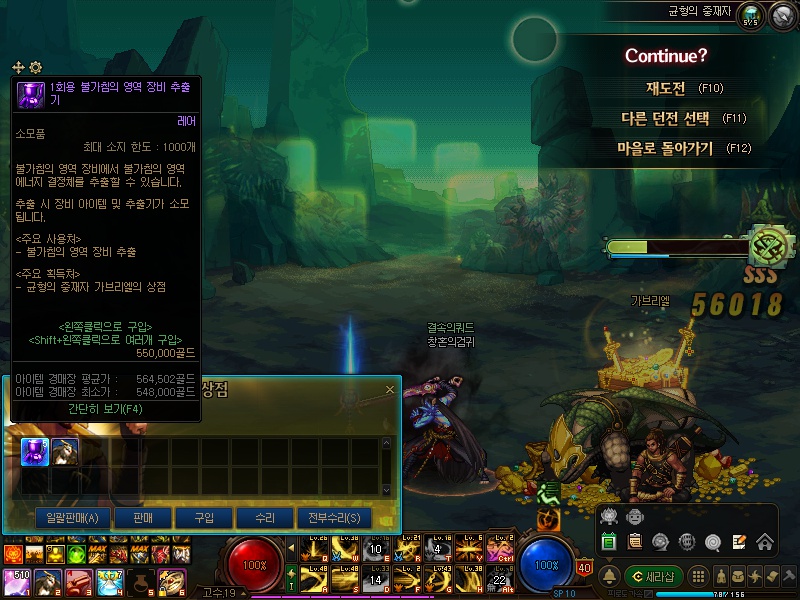Open the hammer icon menu

click(x=789, y=576)
